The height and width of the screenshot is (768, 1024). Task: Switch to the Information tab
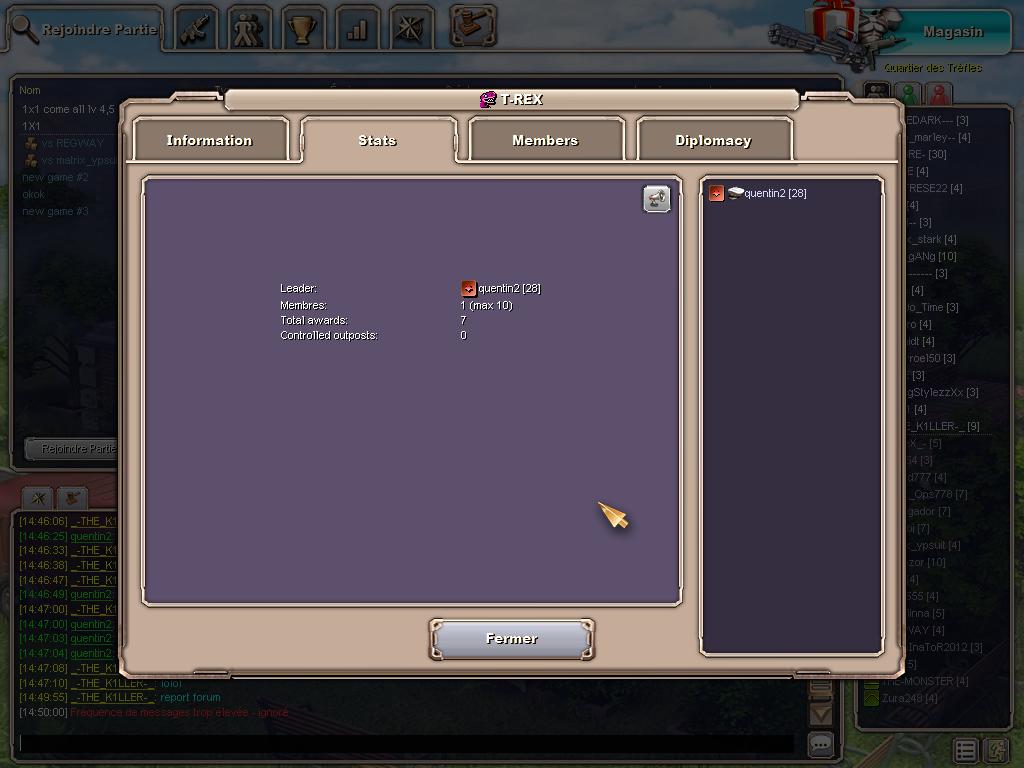click(x=209, y=140)
